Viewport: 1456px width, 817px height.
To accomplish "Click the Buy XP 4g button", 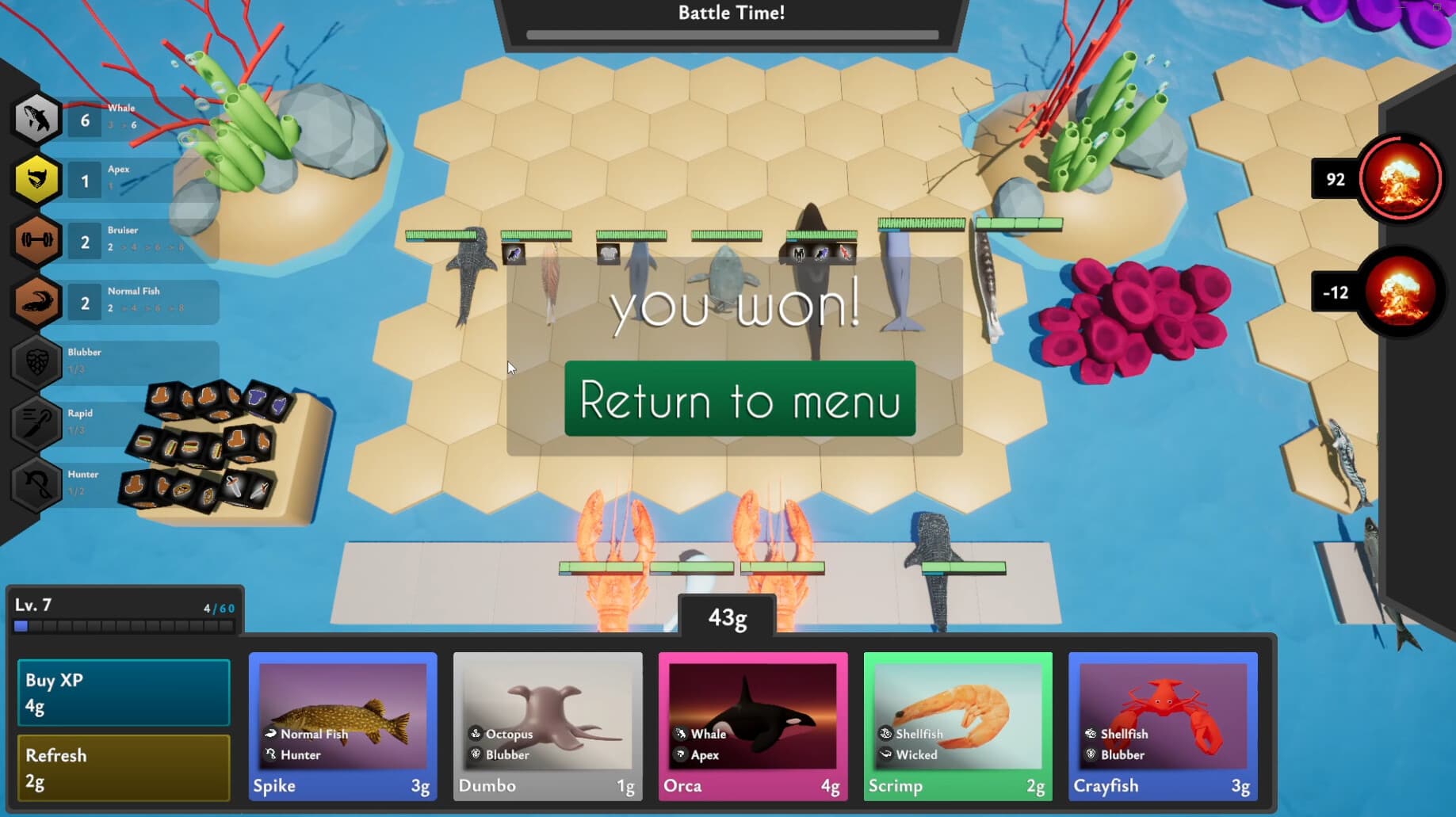I will (123, 691).
